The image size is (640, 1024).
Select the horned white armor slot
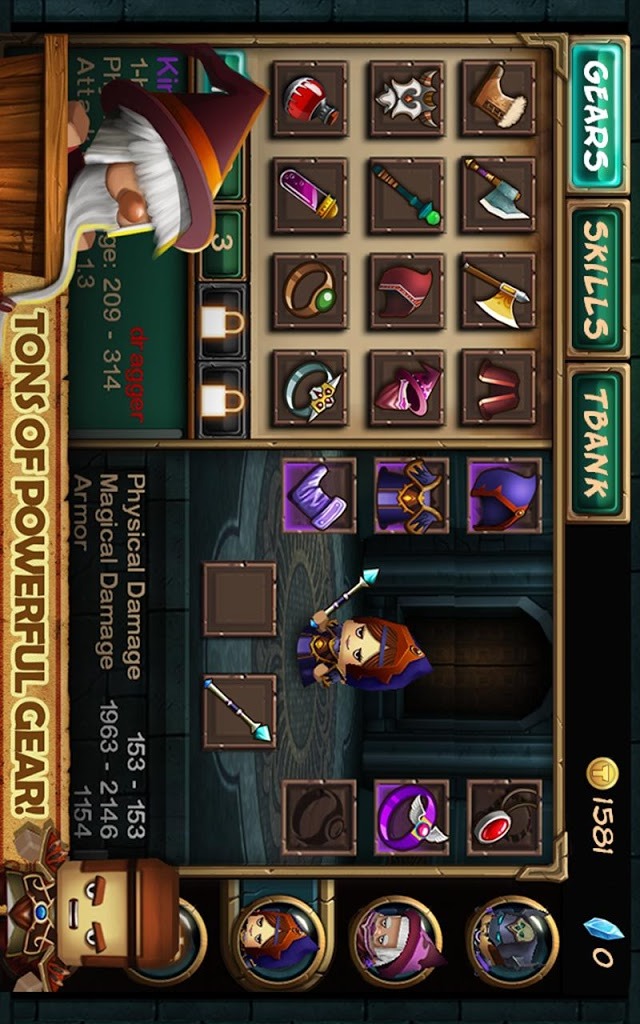click(406, 99)
